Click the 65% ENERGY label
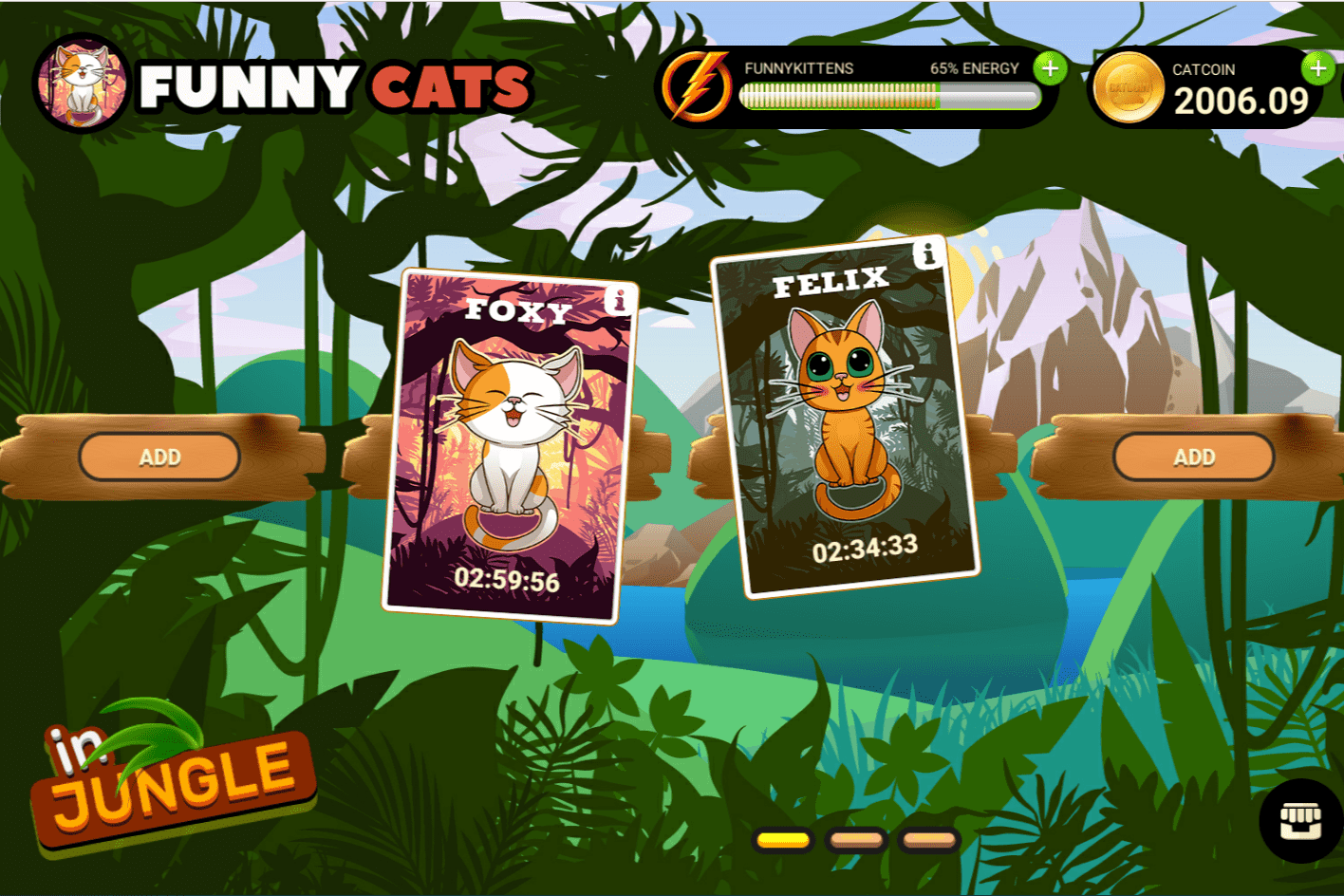The width and height of the screenshot is (1344, 896). point(973,68)
